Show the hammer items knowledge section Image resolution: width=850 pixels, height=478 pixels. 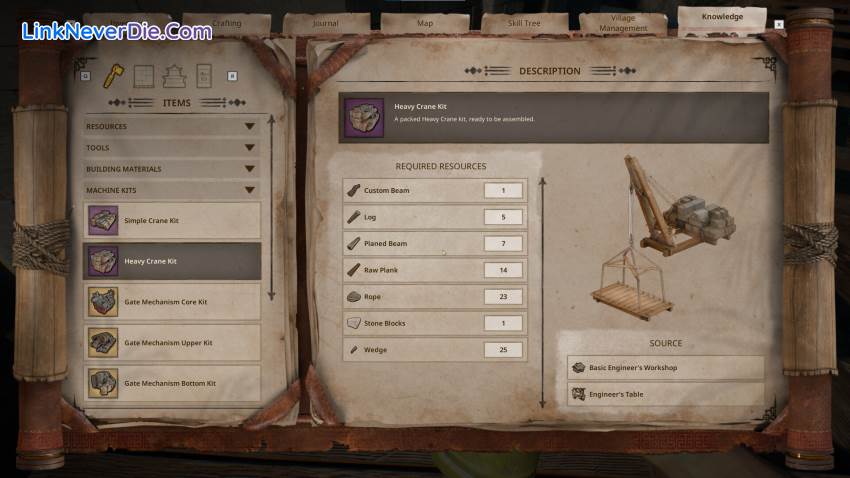coord(113,75)
